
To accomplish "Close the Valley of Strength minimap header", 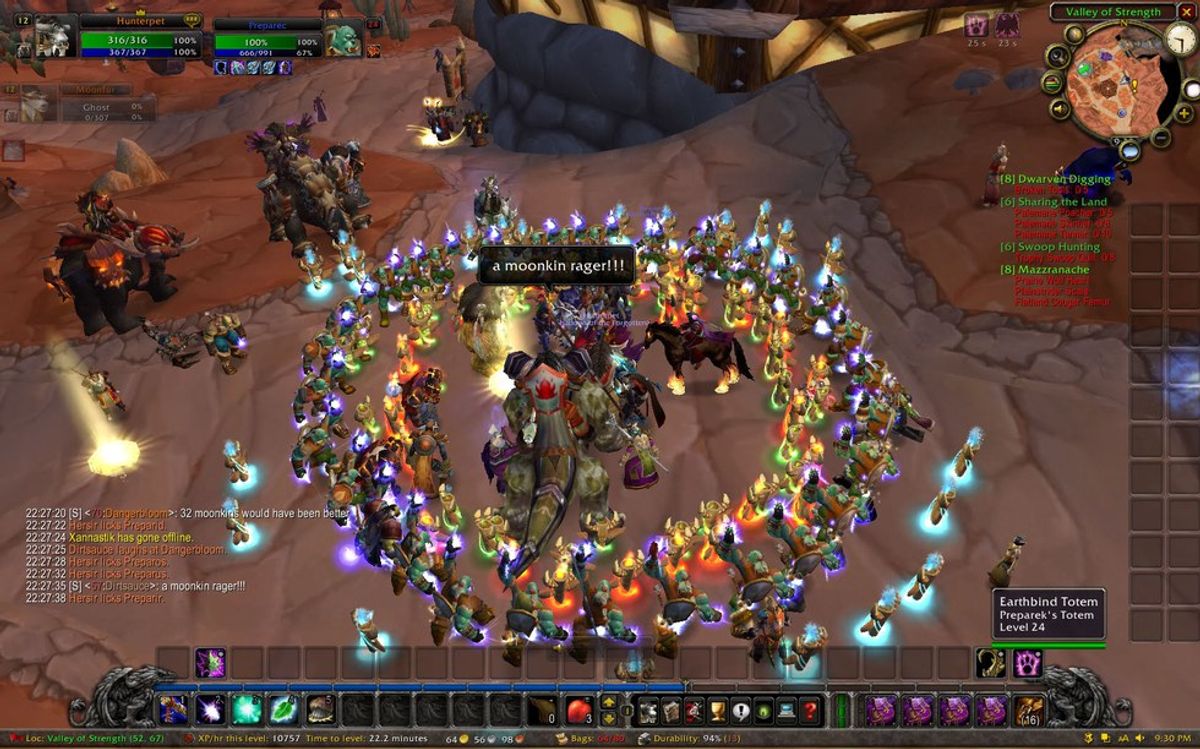I will (1187, 12).
